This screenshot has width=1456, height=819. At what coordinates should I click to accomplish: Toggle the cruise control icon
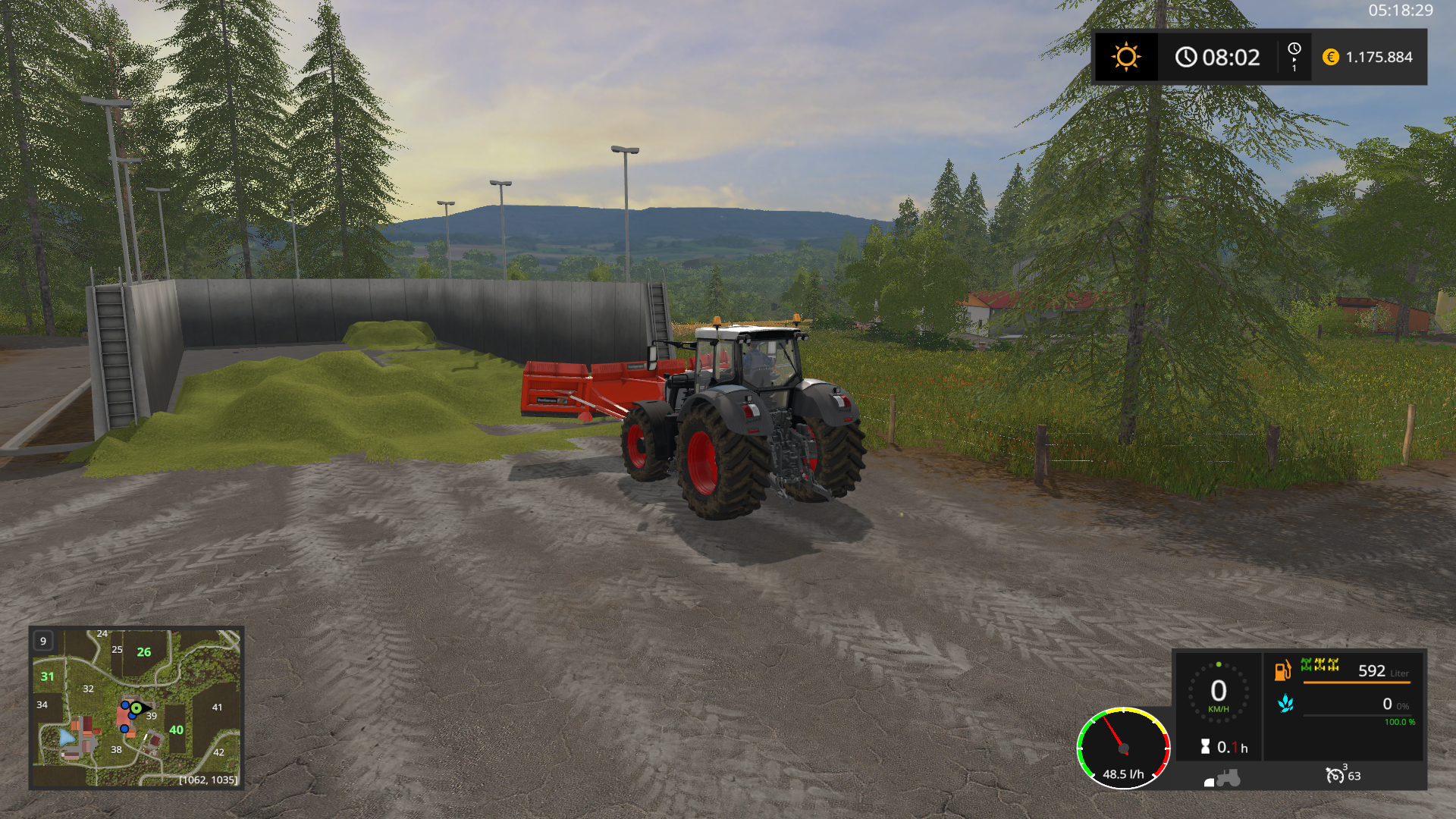point(1334,775)
